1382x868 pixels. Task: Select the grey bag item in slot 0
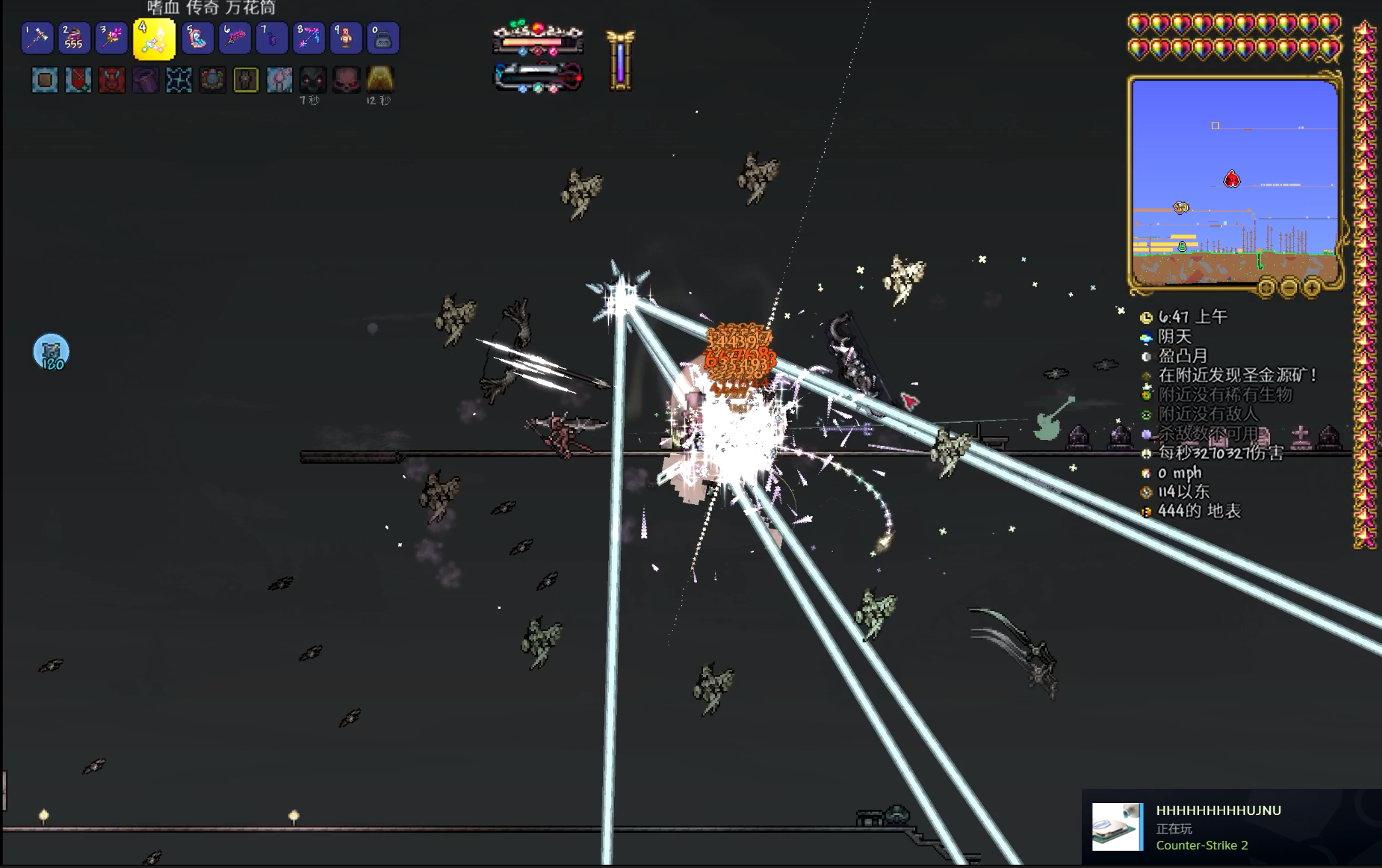pyautogui.click(x=383, y=38)
